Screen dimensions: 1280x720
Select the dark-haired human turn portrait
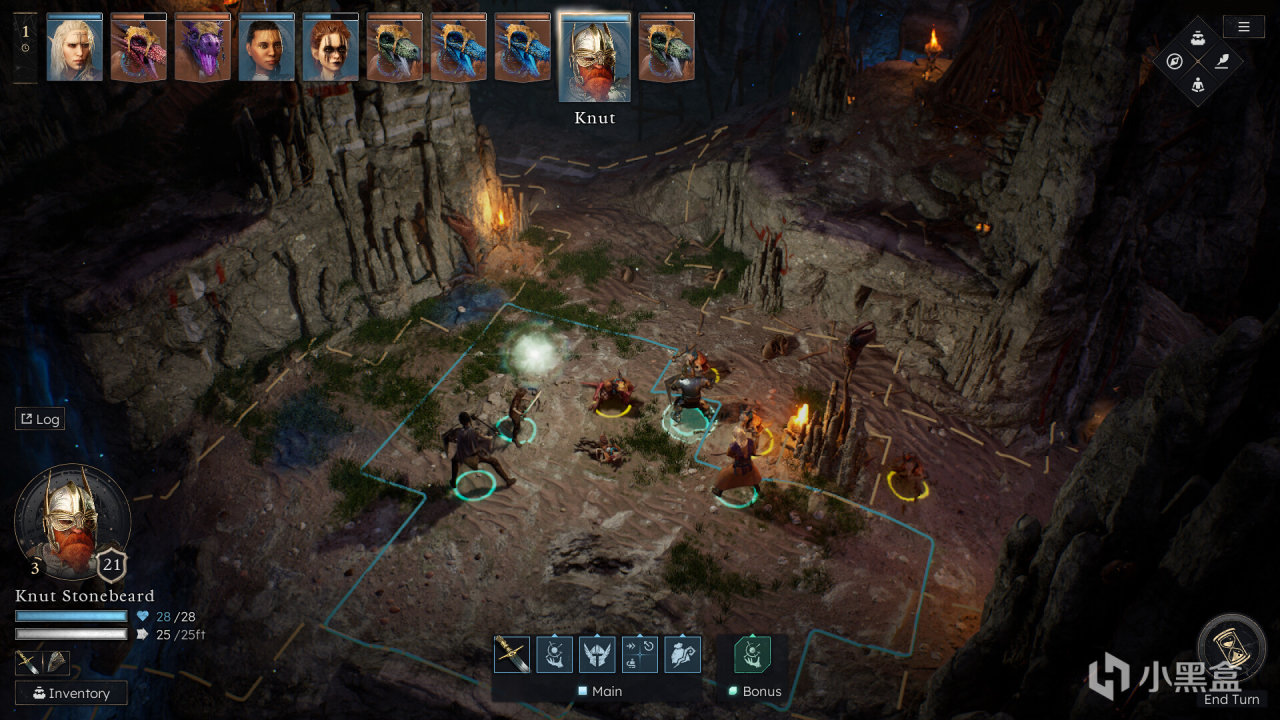267,47
